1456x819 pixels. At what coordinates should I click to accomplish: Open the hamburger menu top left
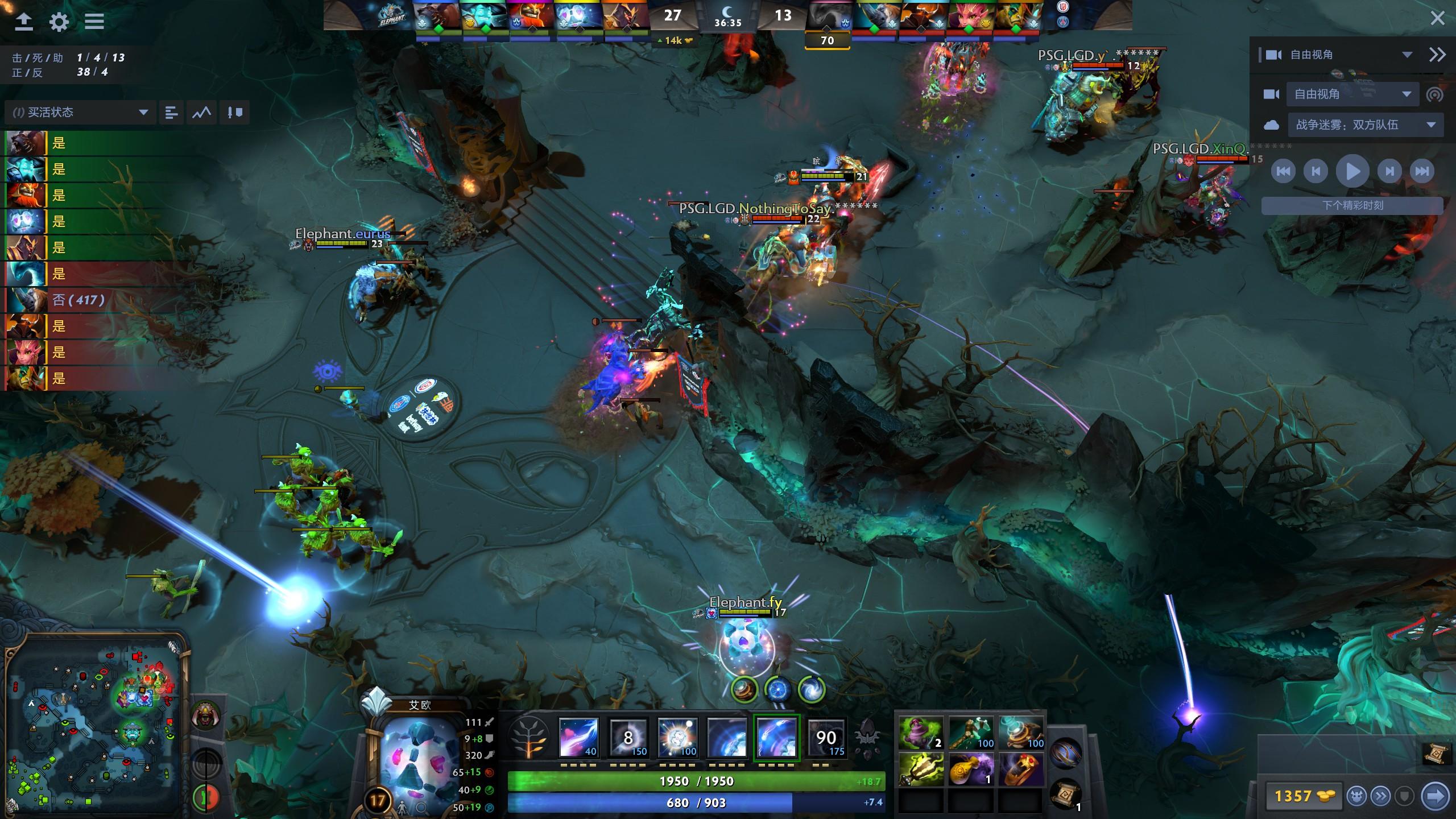point(94,22)
